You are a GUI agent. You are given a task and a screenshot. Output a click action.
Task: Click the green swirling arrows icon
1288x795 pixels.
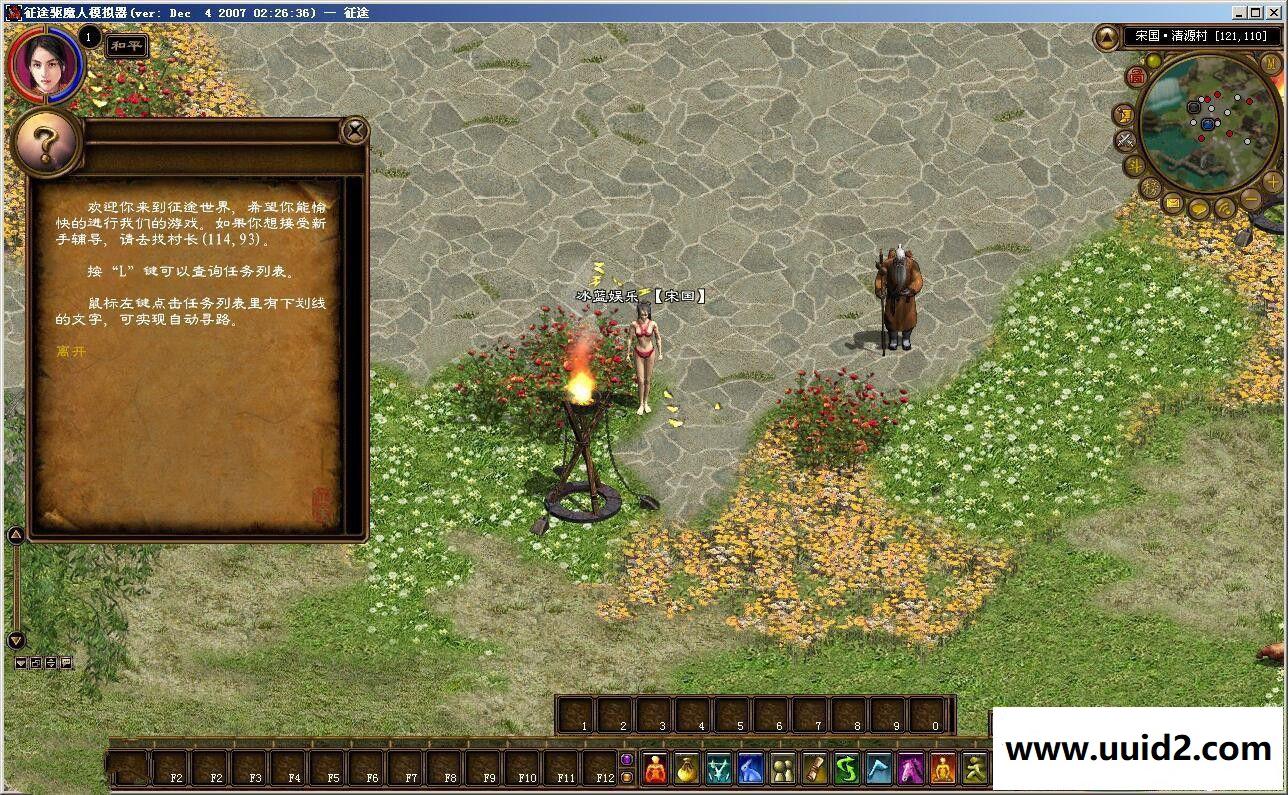[x=847, y=769]
